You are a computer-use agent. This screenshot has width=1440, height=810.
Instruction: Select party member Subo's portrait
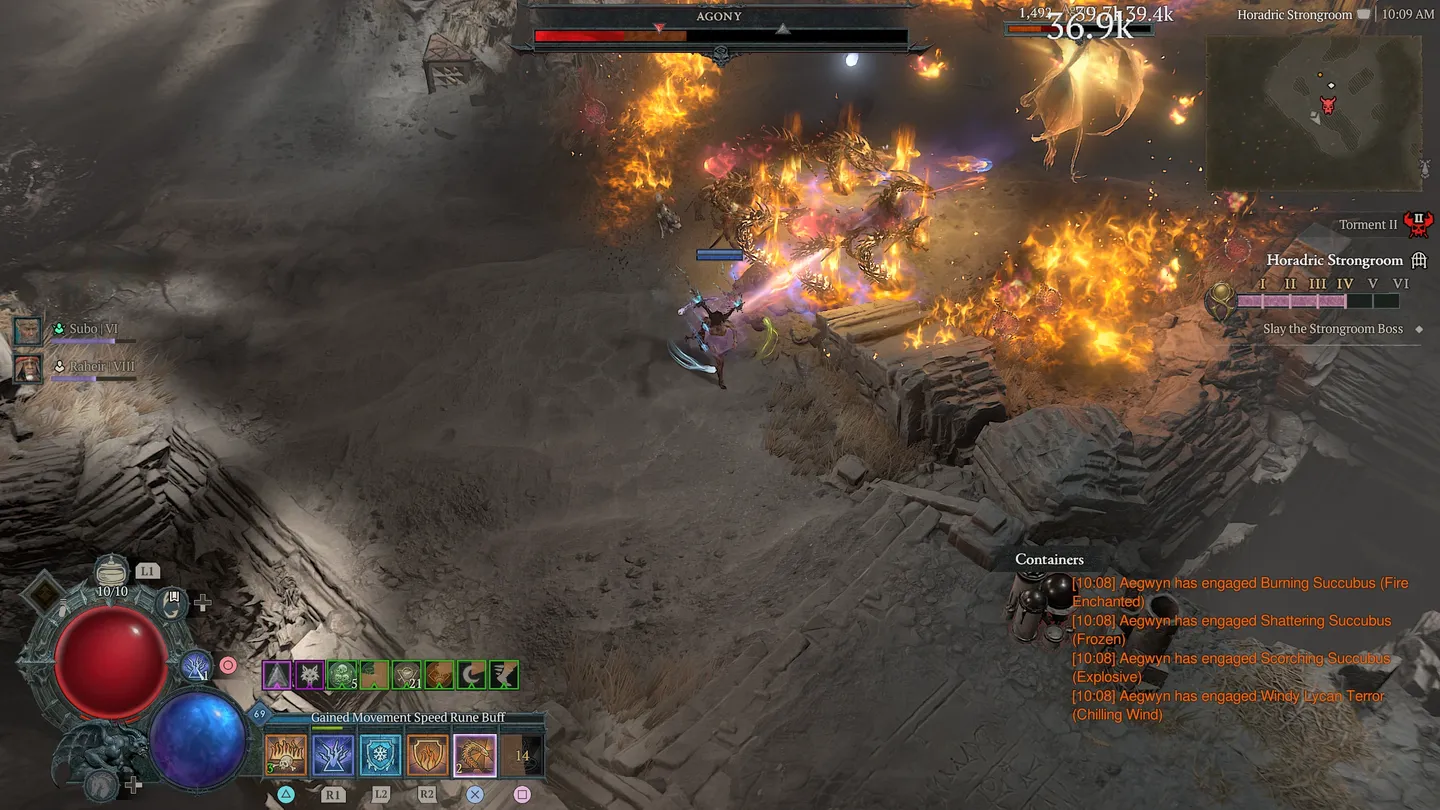pyautogui.click(x=28, y=329)
